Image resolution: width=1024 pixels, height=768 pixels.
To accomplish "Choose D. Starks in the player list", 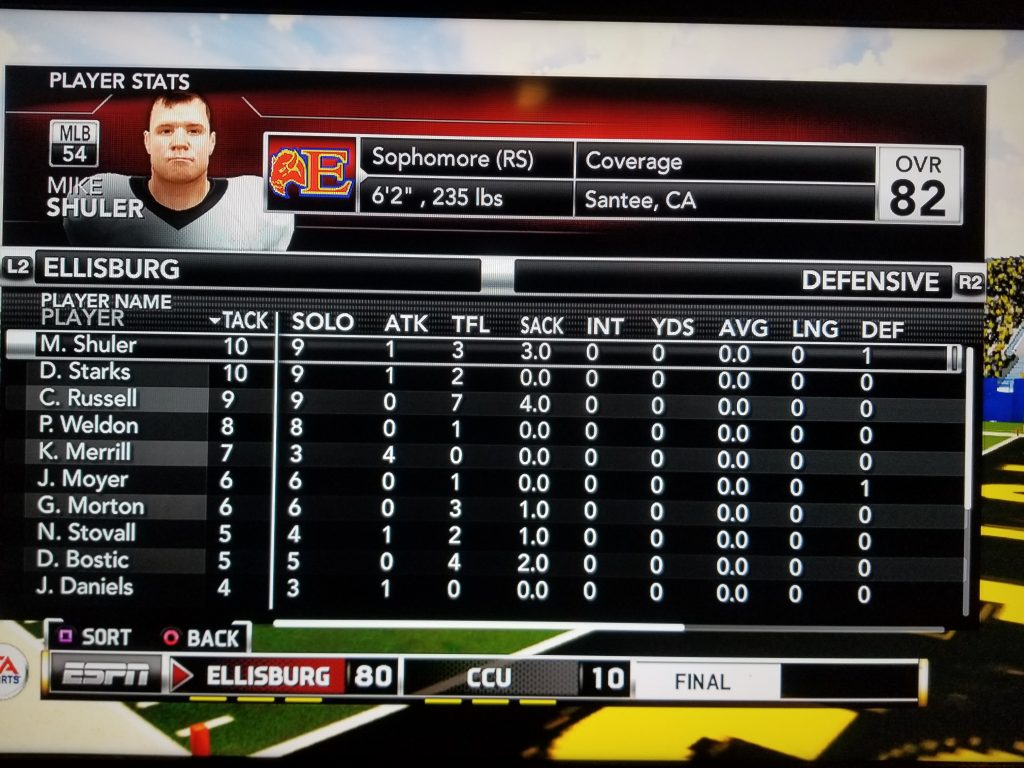I will coord(84,372).
